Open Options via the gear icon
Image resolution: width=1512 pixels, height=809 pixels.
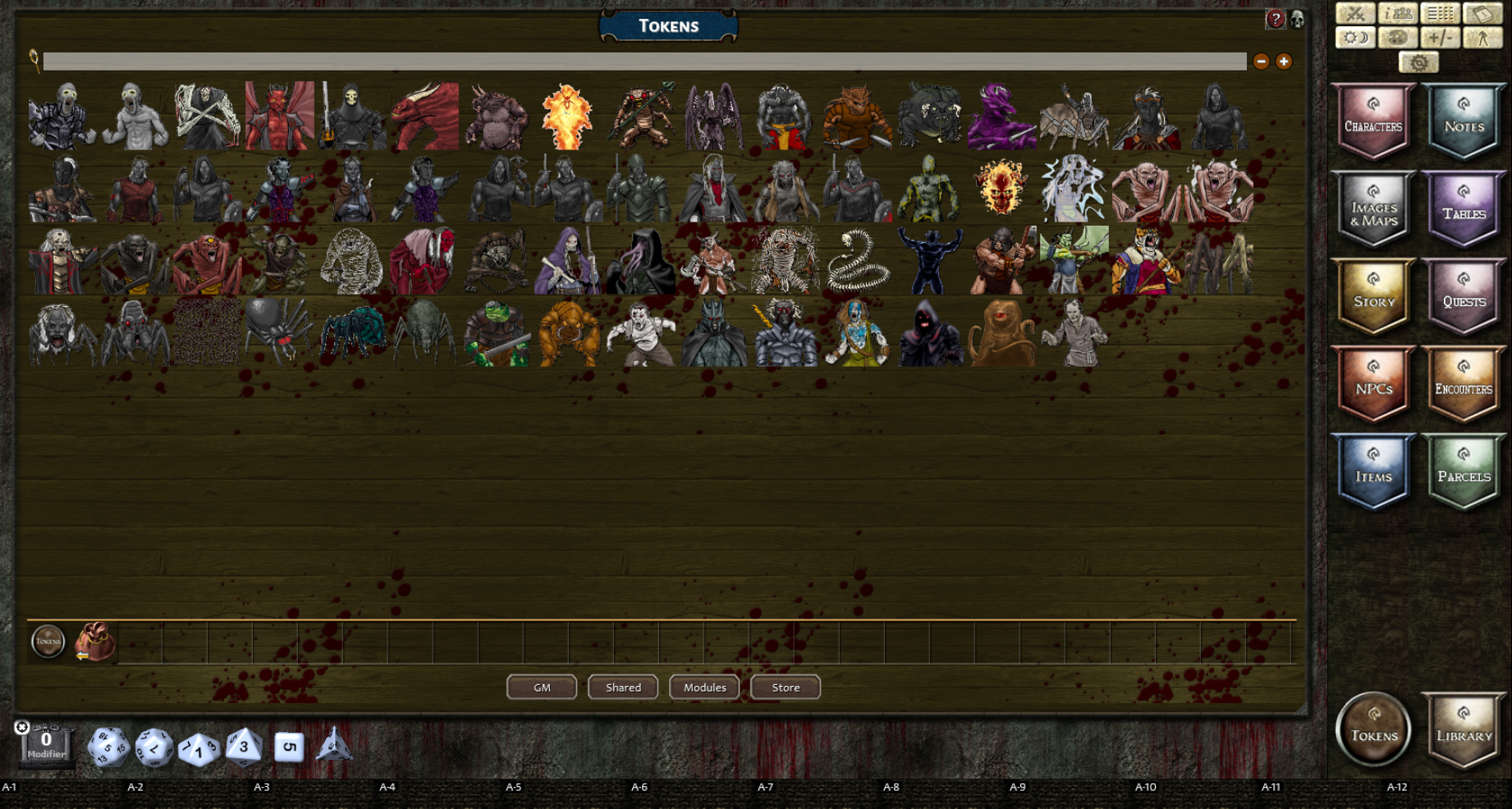click(x=1419, y=62)
